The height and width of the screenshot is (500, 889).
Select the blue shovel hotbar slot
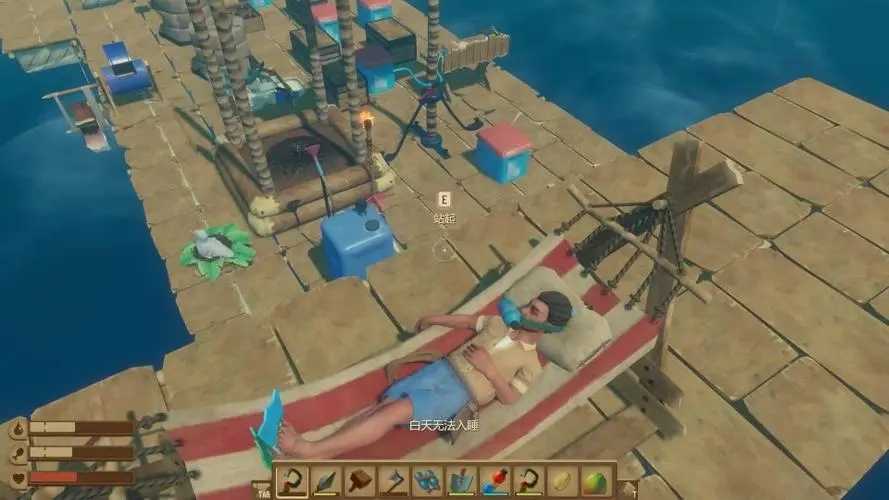461,481
